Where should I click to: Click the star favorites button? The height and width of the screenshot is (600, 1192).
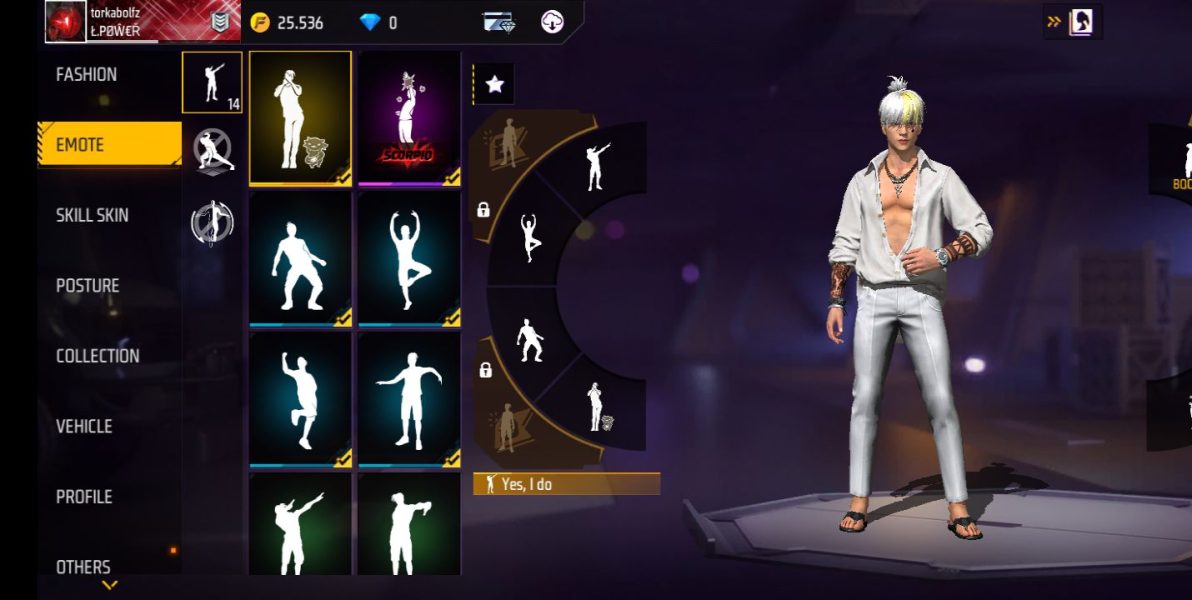click(x=494, y=85)
